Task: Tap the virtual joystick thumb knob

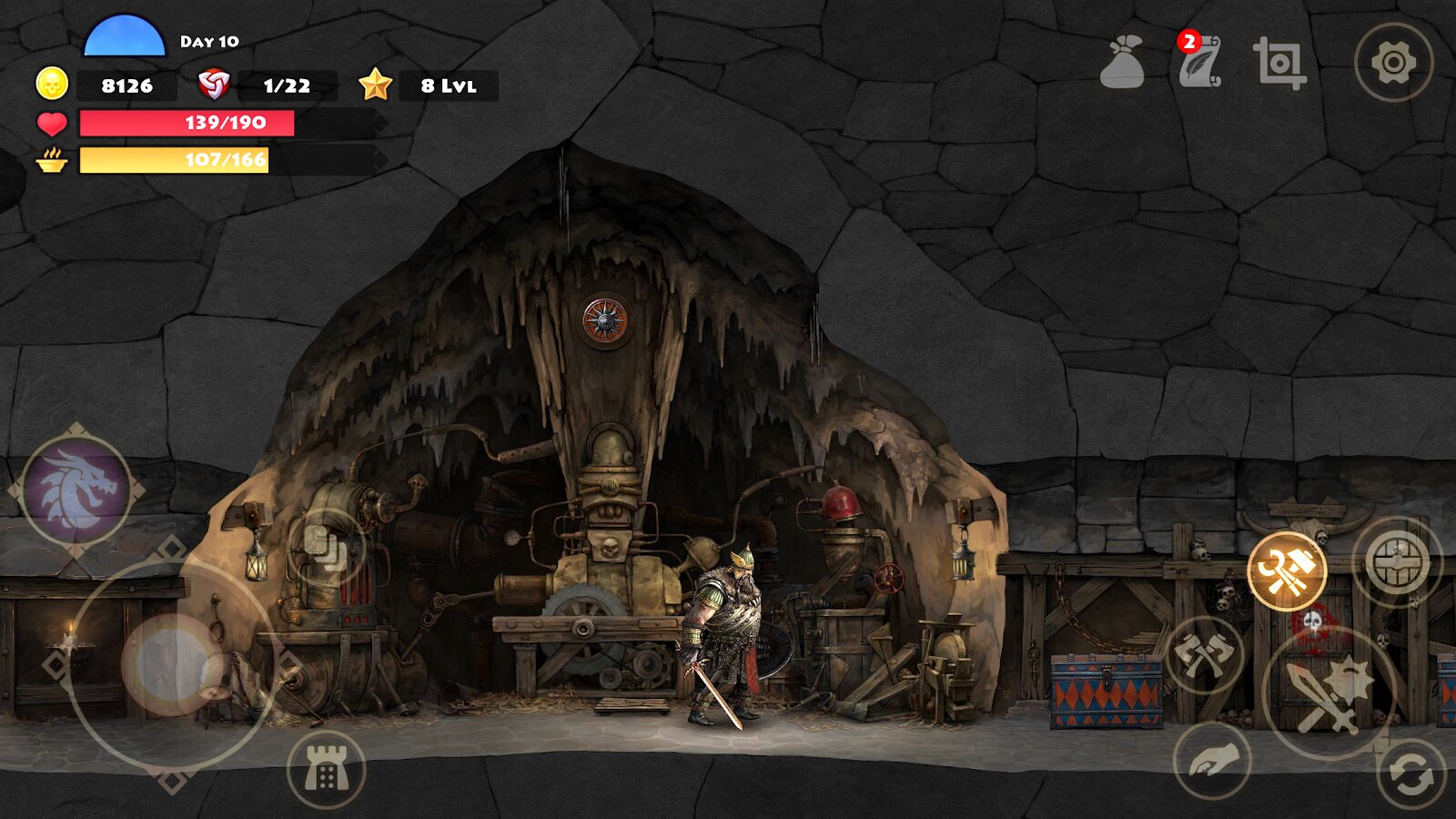Action: pyautogui.click(x=171, y=664)
